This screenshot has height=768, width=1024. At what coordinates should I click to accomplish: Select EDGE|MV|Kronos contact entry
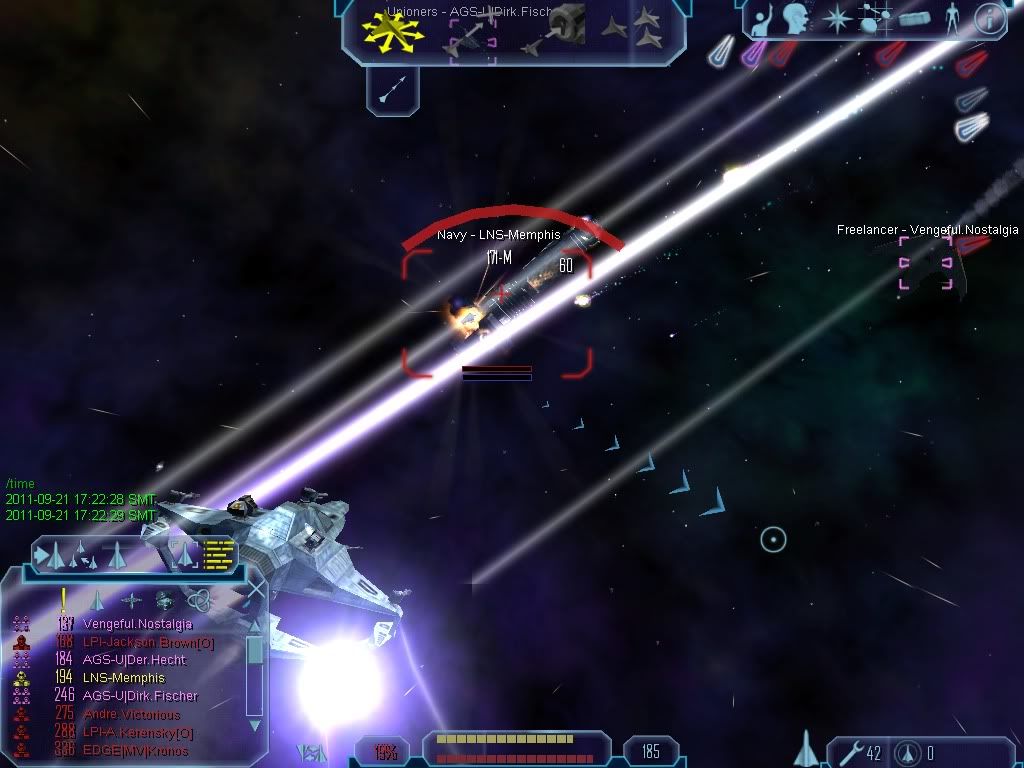click(x=135, y=750)
